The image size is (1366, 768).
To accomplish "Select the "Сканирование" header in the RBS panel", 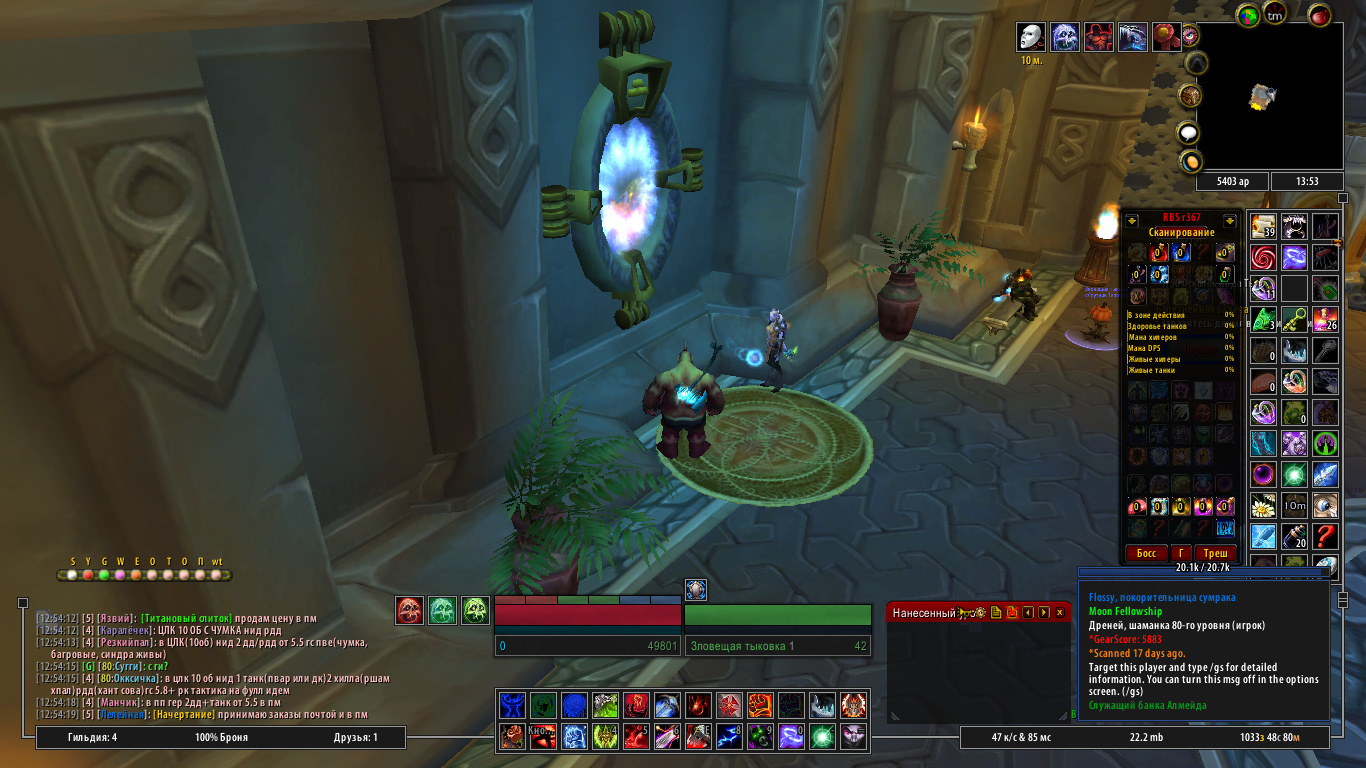I will [1181, 232].
